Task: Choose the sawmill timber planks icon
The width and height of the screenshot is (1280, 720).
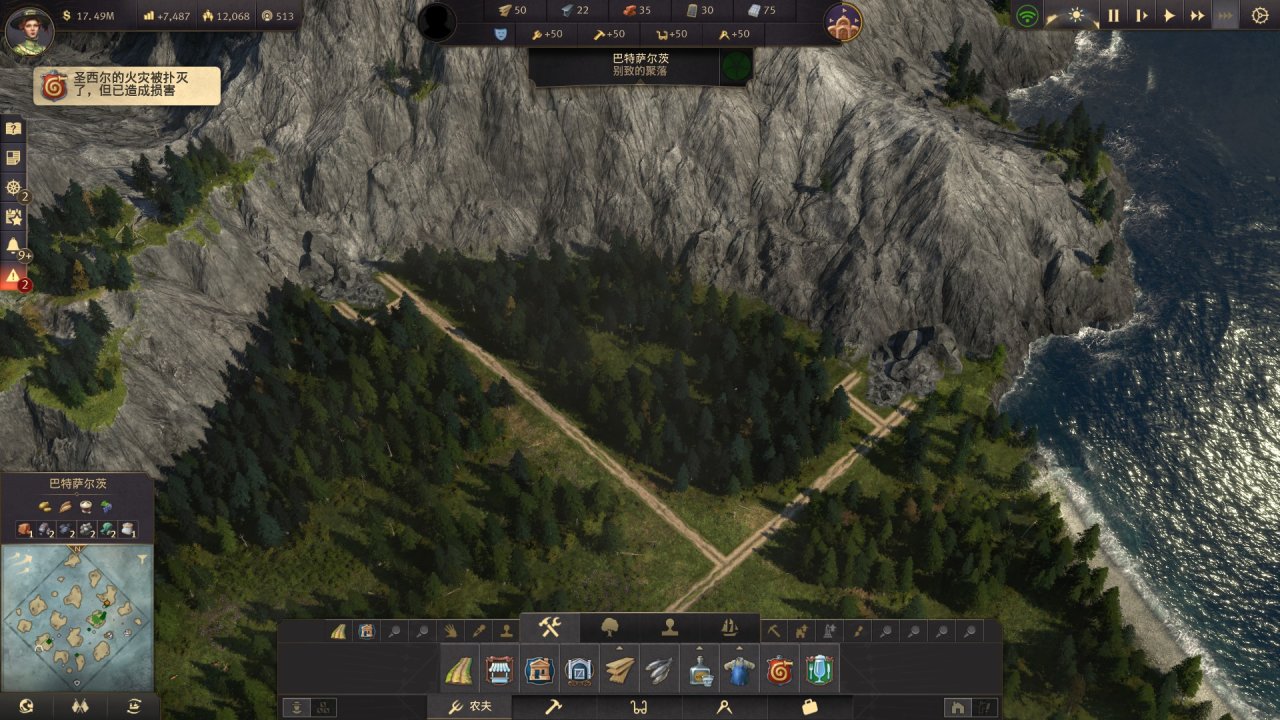Action: click(x=619, y=670)
